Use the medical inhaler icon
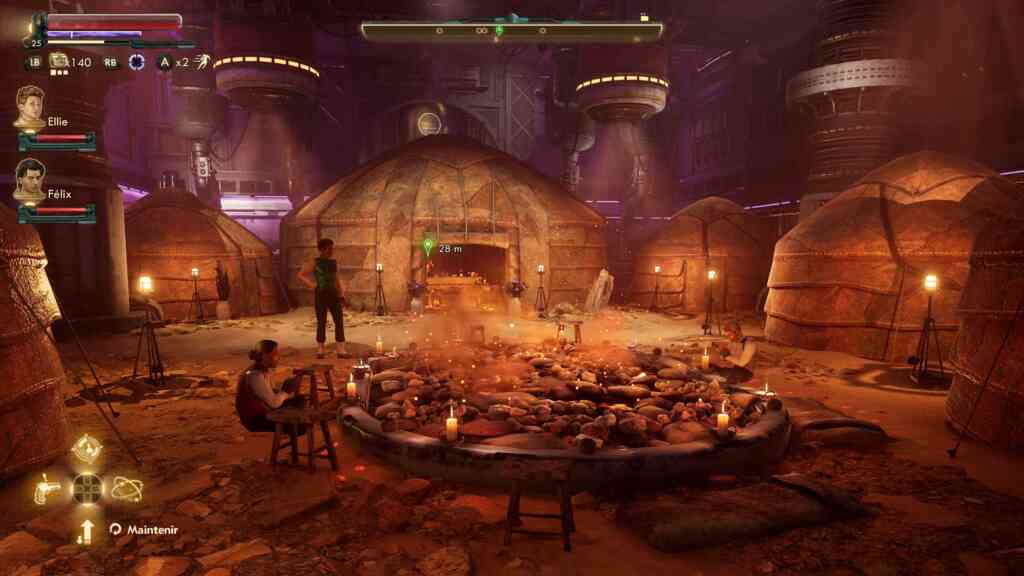1024x576 pixels. 59,62
